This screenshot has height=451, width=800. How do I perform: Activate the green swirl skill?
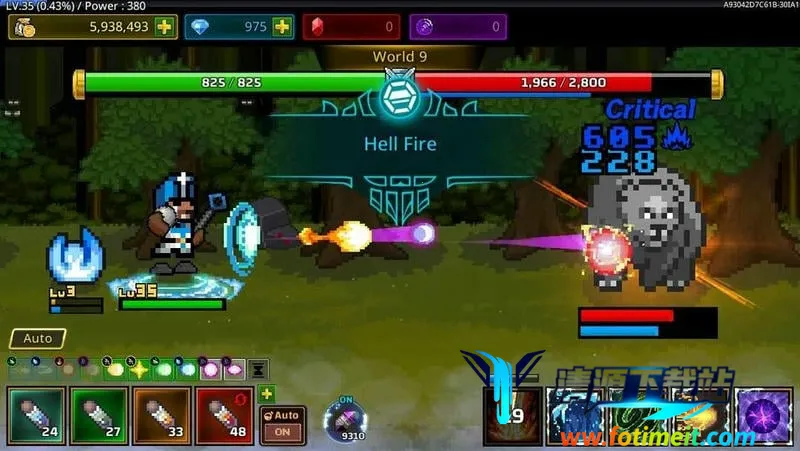pyautogui.click(x=637, y=415)
